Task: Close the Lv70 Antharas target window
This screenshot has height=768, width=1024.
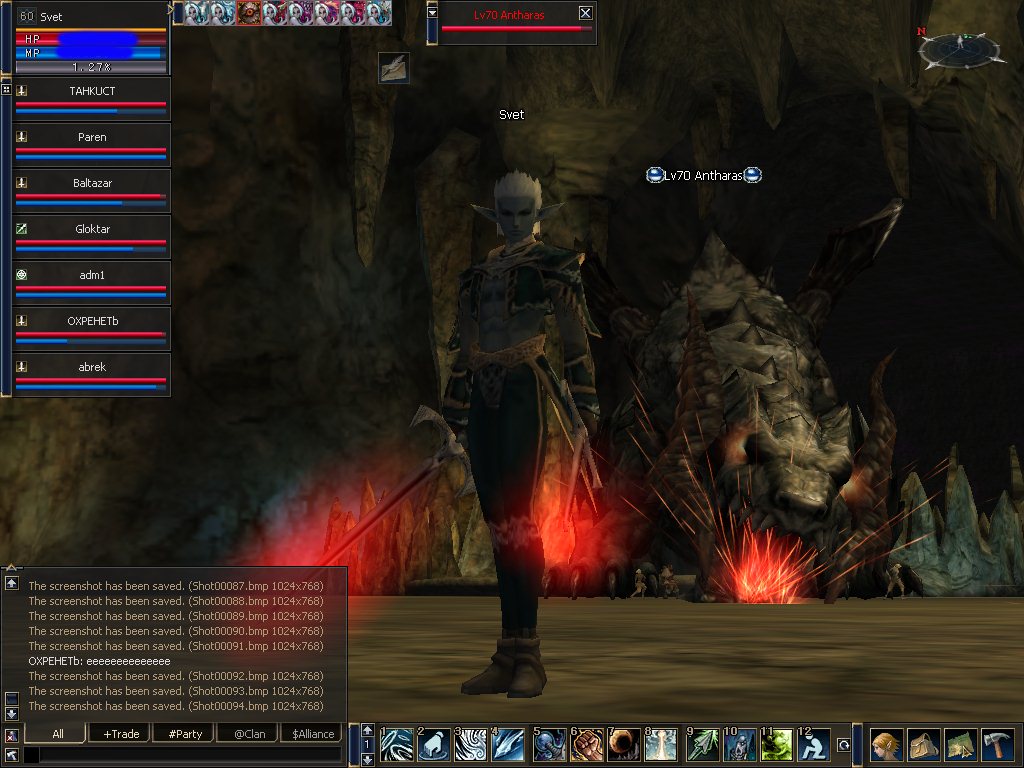Action: click(585, 13)
